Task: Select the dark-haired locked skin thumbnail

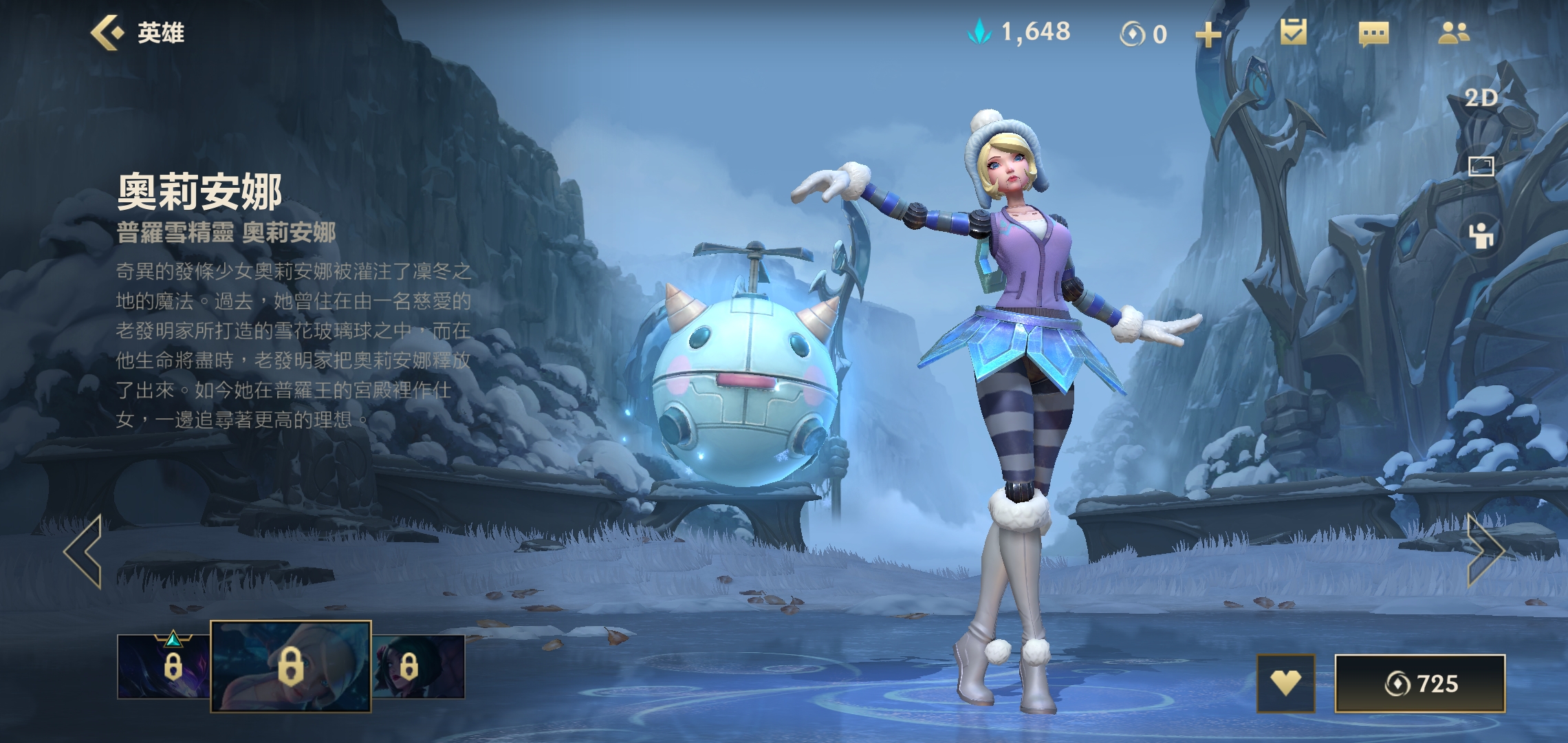Action: 418,666
